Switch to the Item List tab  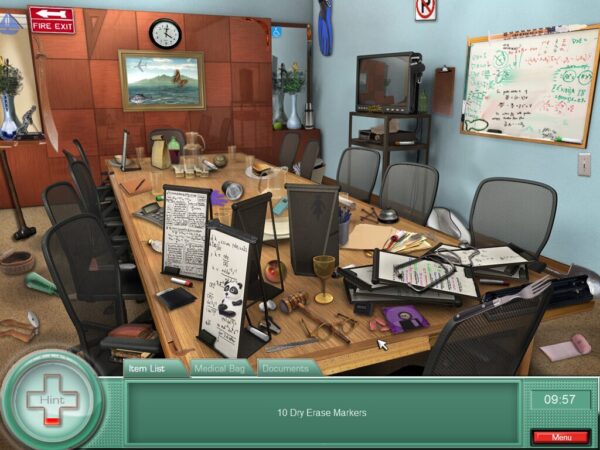pyautogui.click(x=156, y=368)
